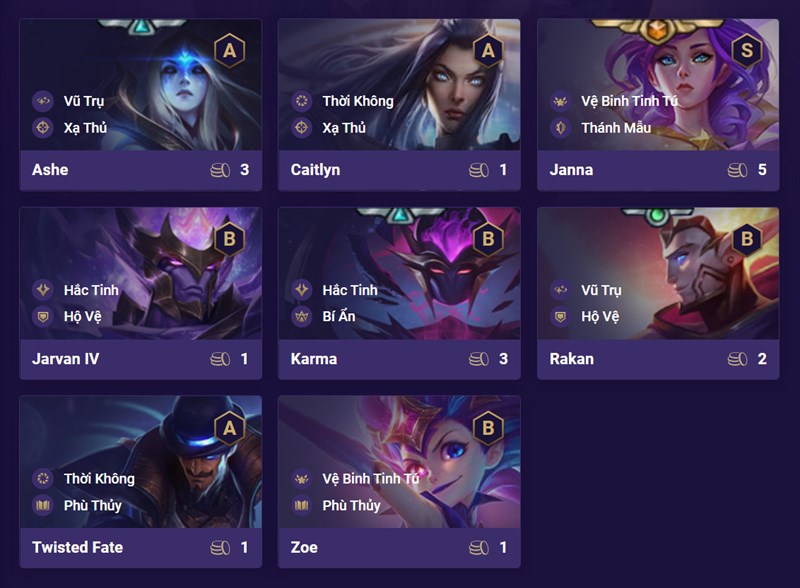Click the Jarvan IV champion card
The height and width of the screenshot is (588, 800).
(140, 293)
